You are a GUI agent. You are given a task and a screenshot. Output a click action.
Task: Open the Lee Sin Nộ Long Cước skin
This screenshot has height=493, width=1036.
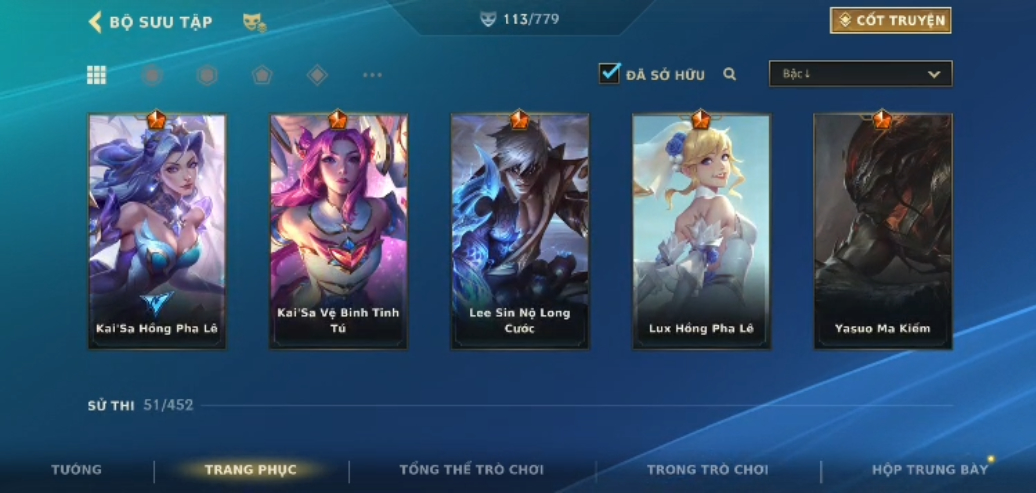click(x=520, y=231)
